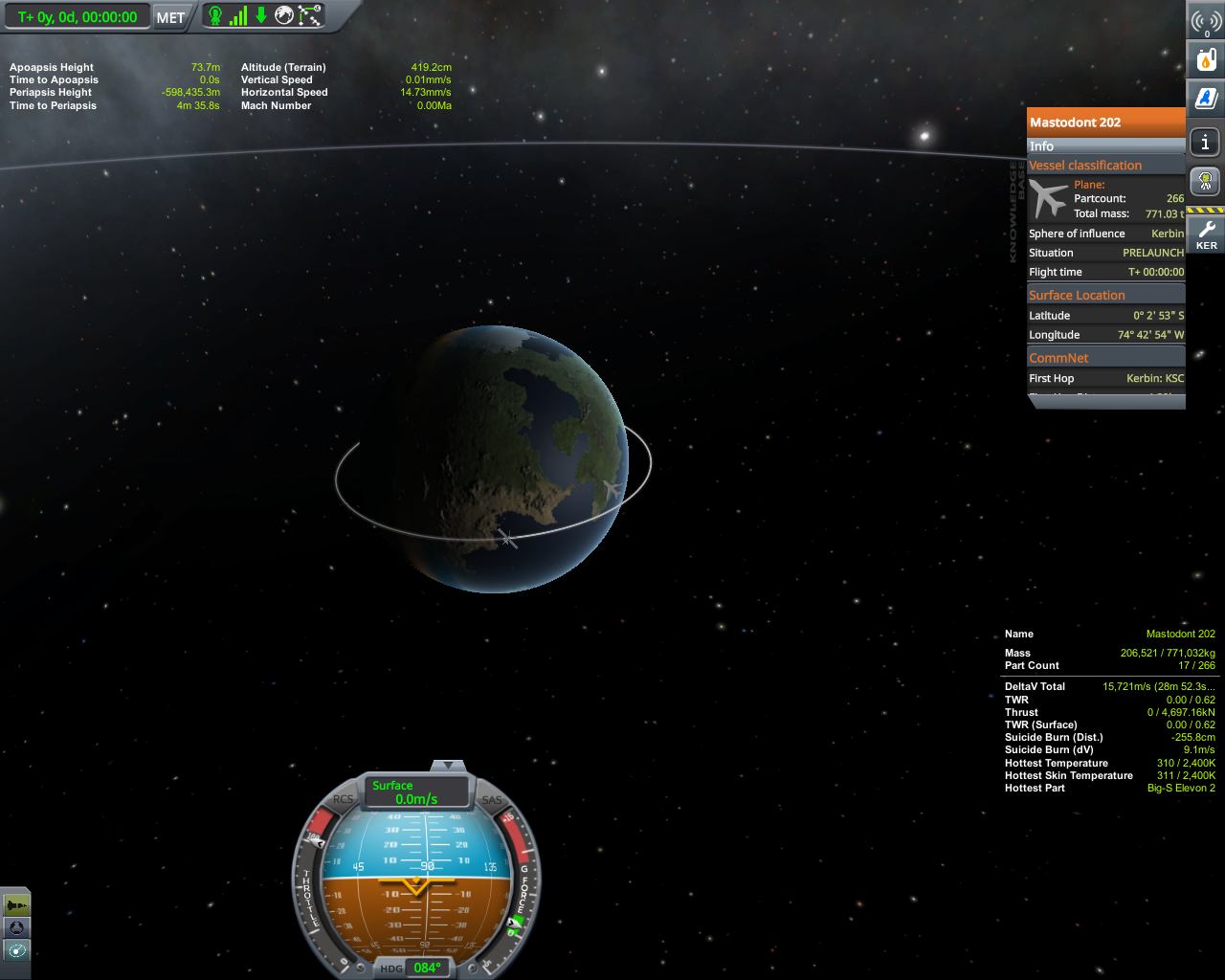This screenshot has height=980, width=1225.
Task: Open the CommNet network mode icon
Action: [x=310, y=15]
